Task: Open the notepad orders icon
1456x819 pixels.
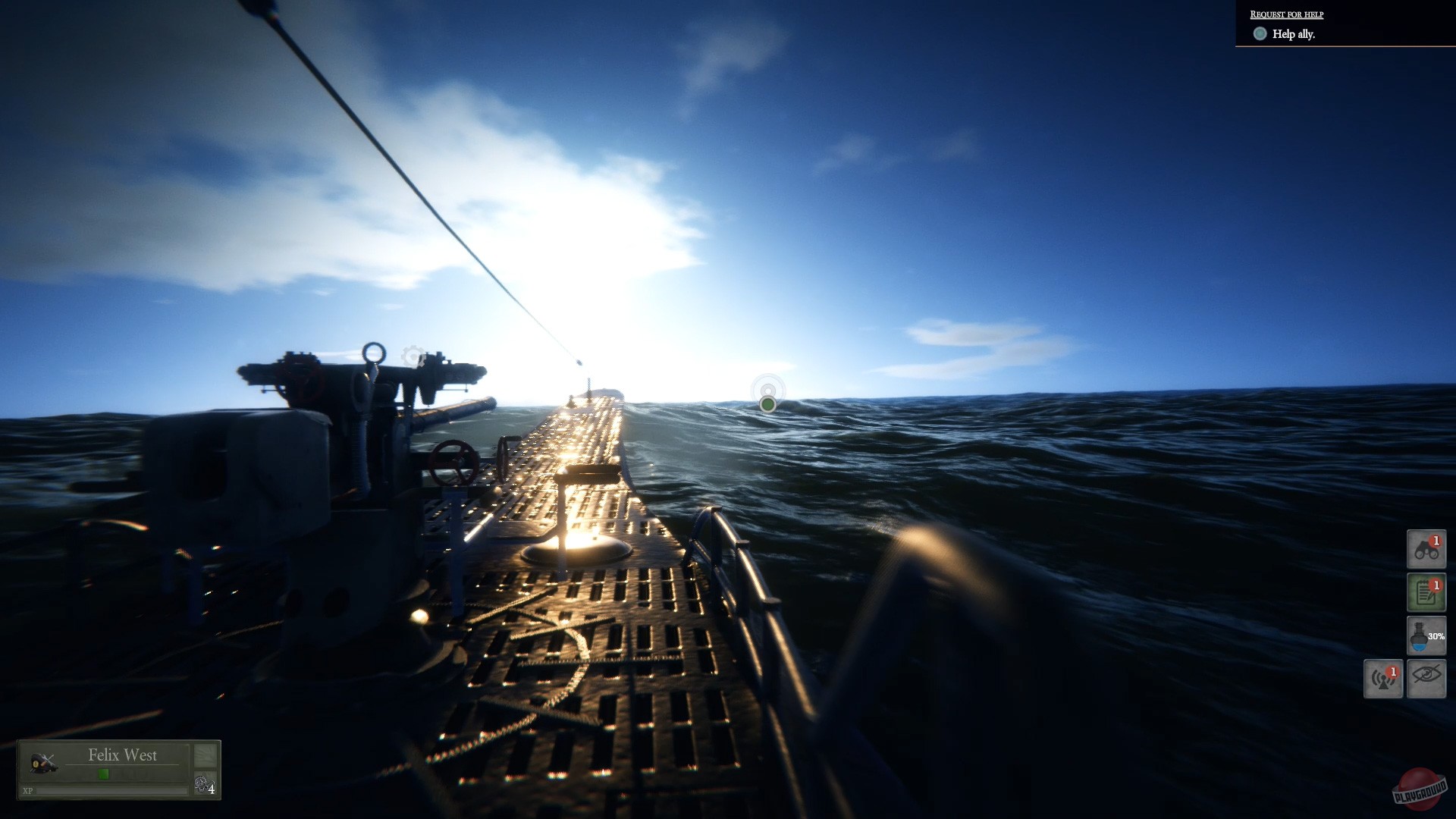Action: (x=1426, y=592)
